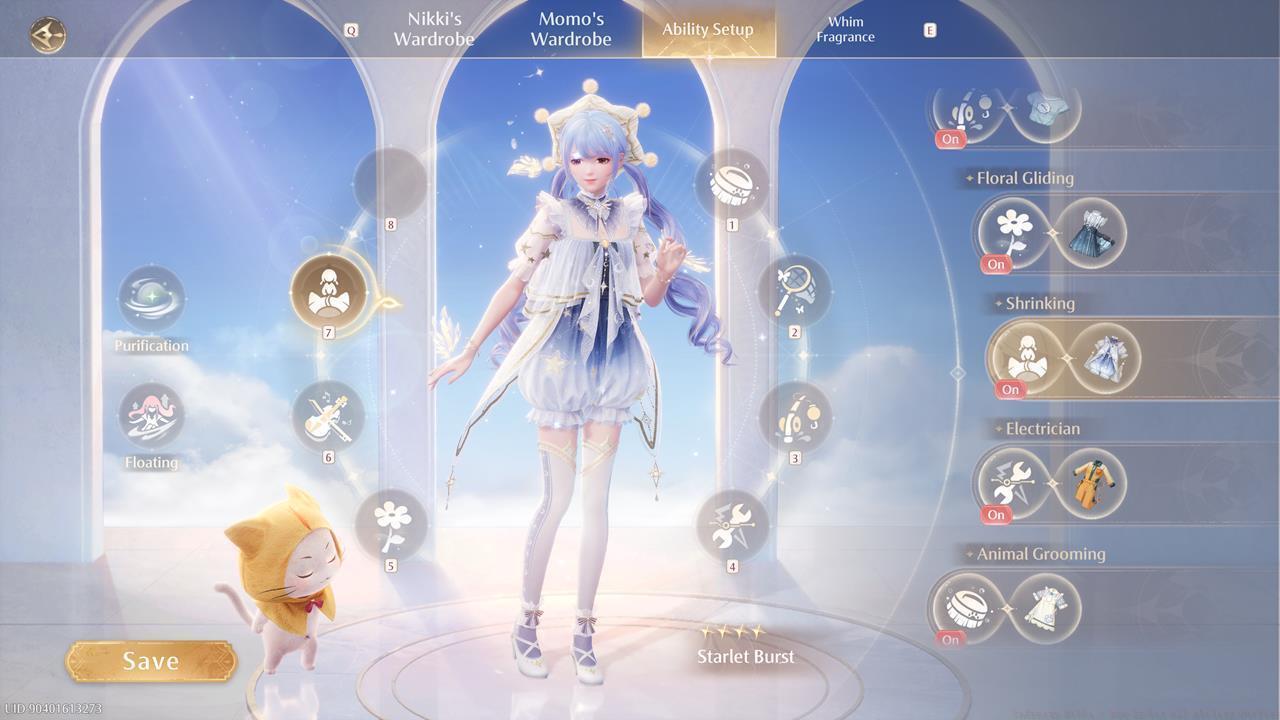Click the Save button
This screenshot has height=720, width=1280.
(x=150, y=660)
